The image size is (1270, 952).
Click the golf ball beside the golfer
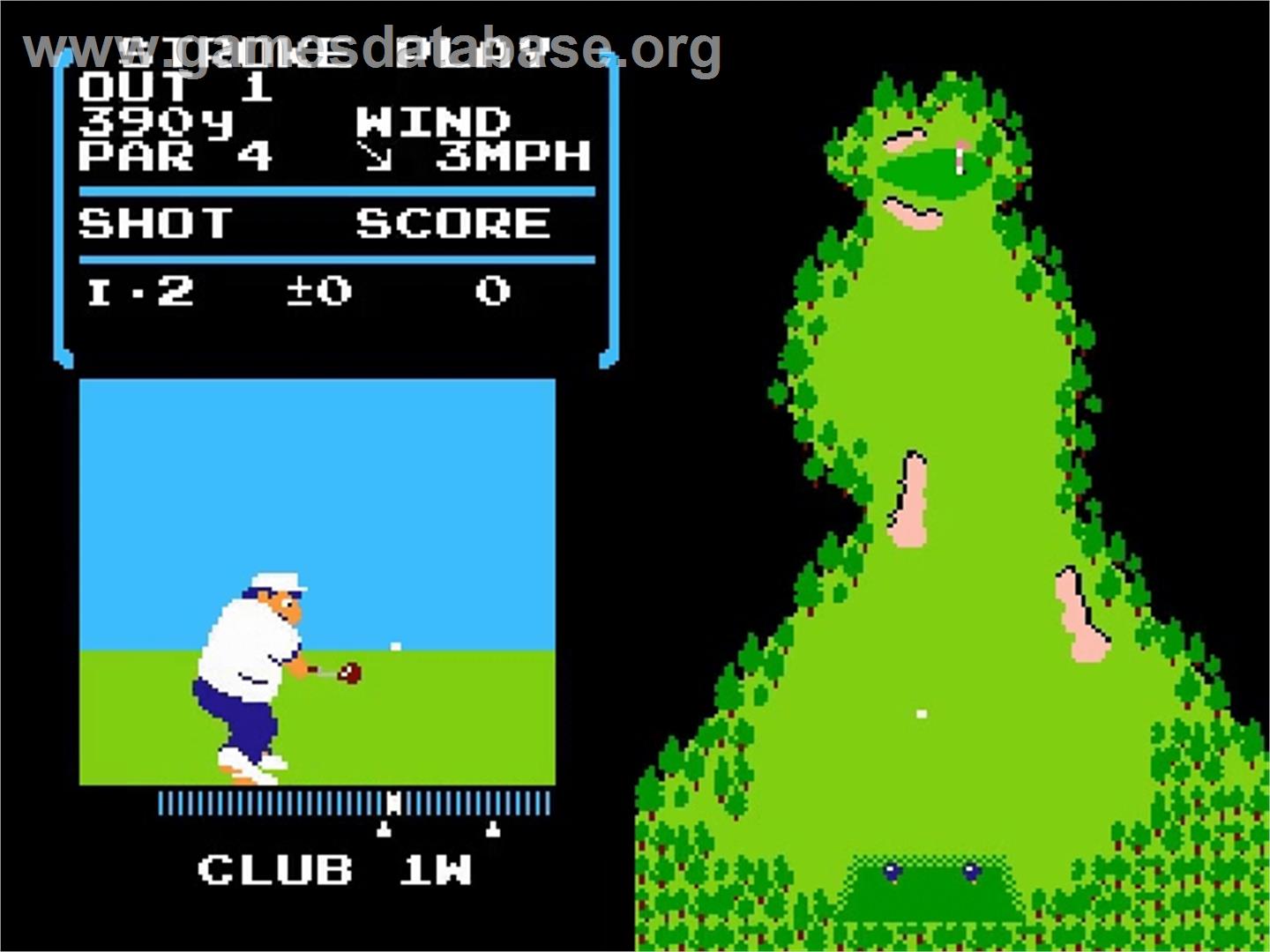pos(394,646)
